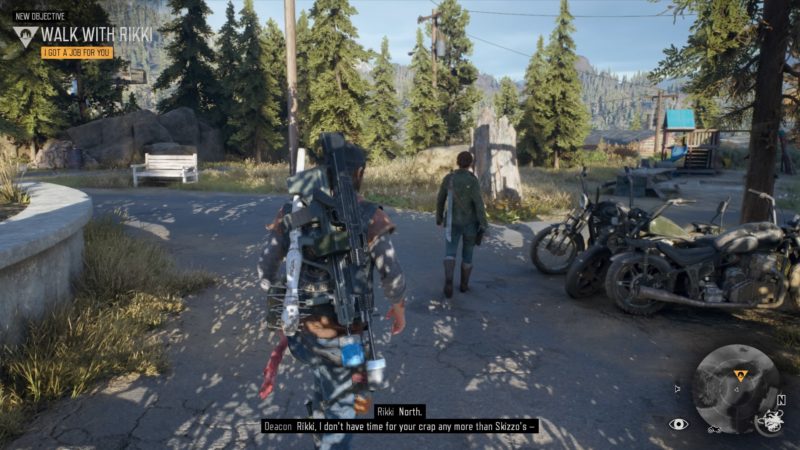This screenshot has height=450, width=800.
Task: Select the eye visibility icon
Action: pyautogui.click(x=679, y=424)
